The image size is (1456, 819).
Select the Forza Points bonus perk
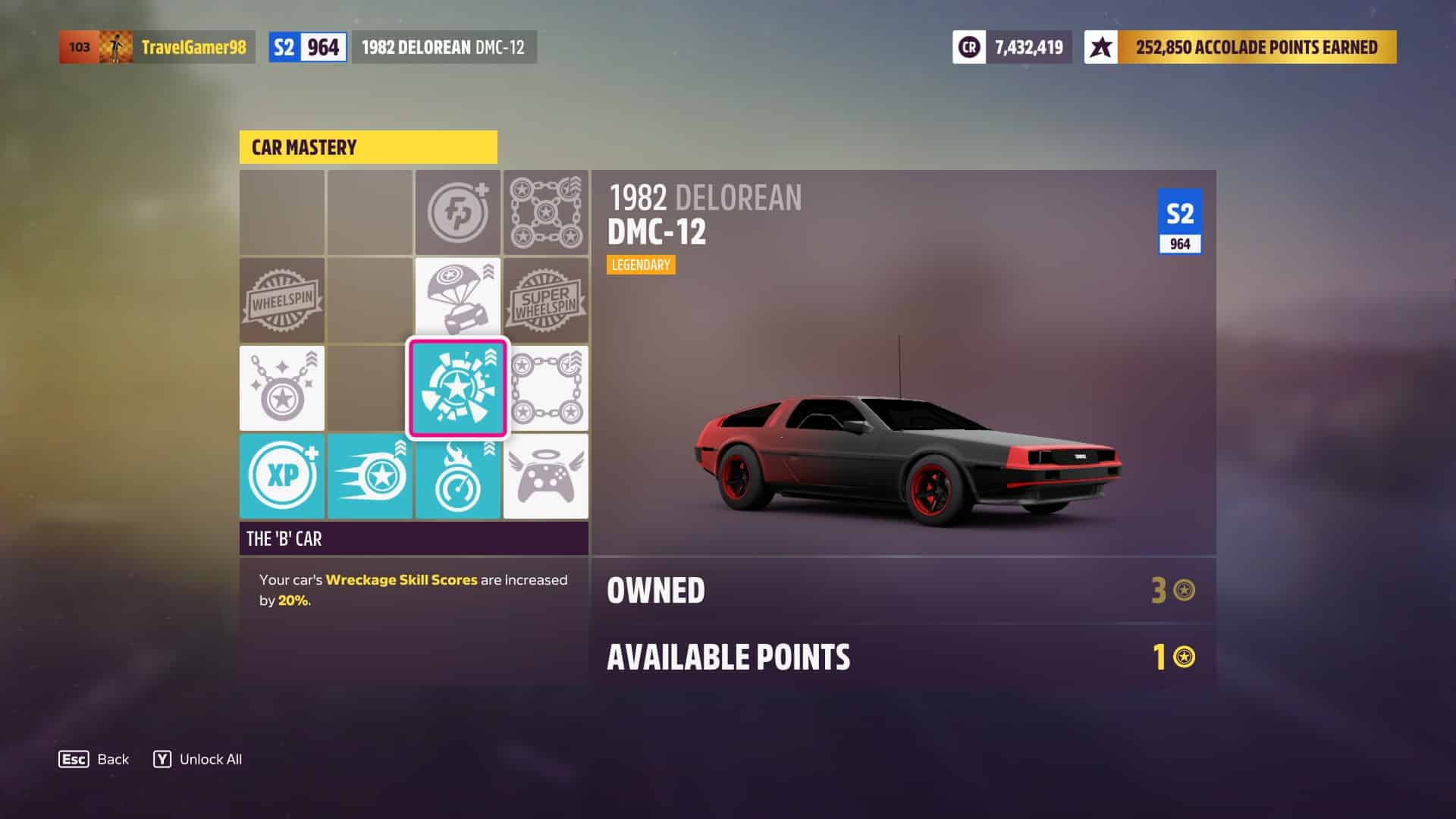click(458, 212)
